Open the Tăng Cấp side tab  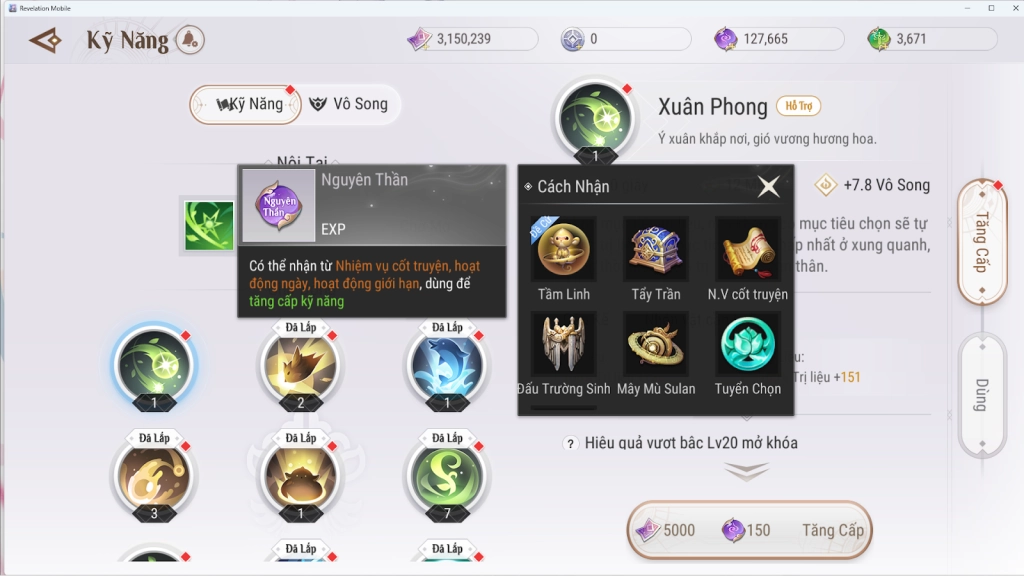coord(981,242)
